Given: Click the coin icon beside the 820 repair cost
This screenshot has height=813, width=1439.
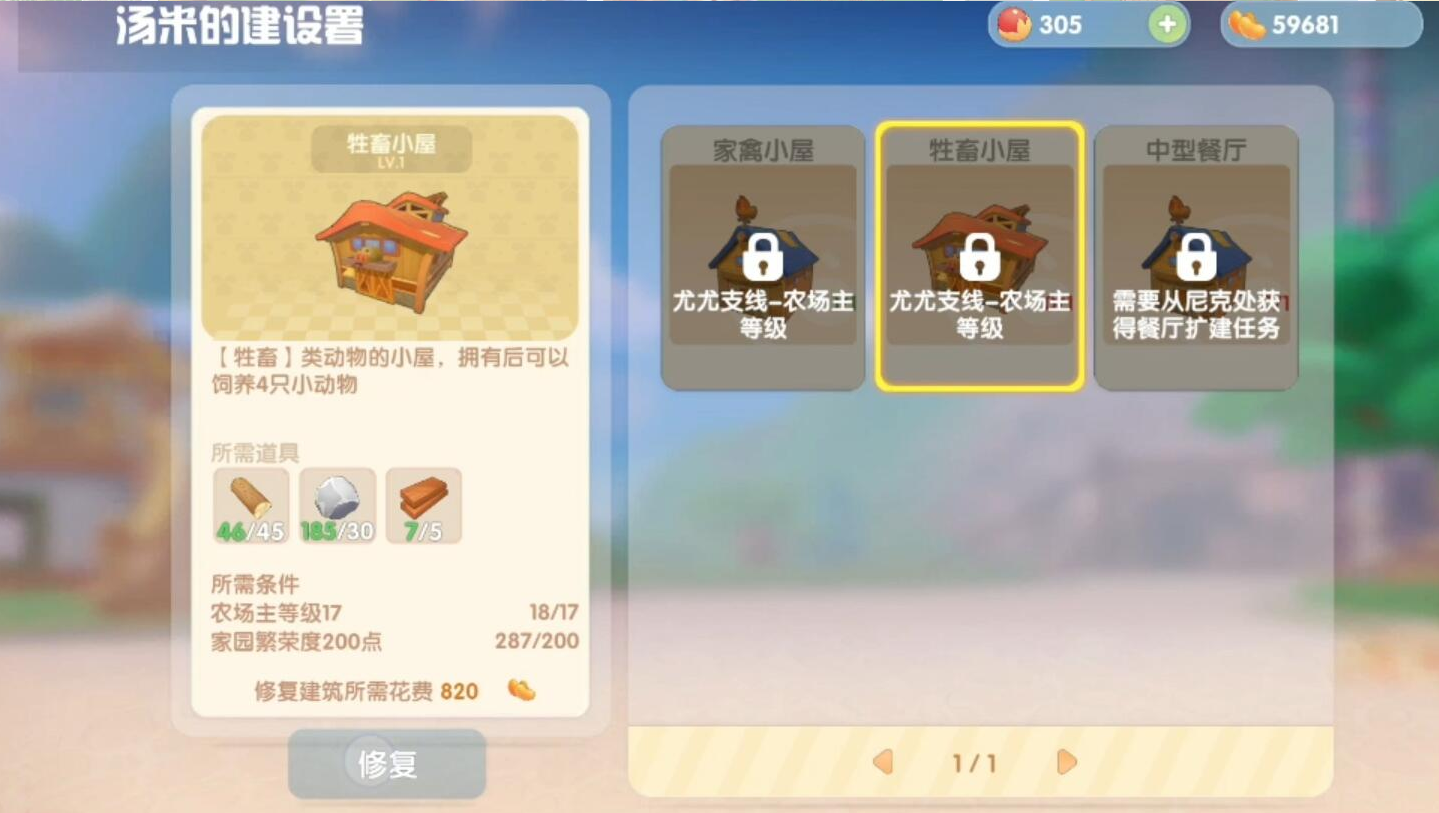Looking at the screenshot, I should [x=520, y=690].
